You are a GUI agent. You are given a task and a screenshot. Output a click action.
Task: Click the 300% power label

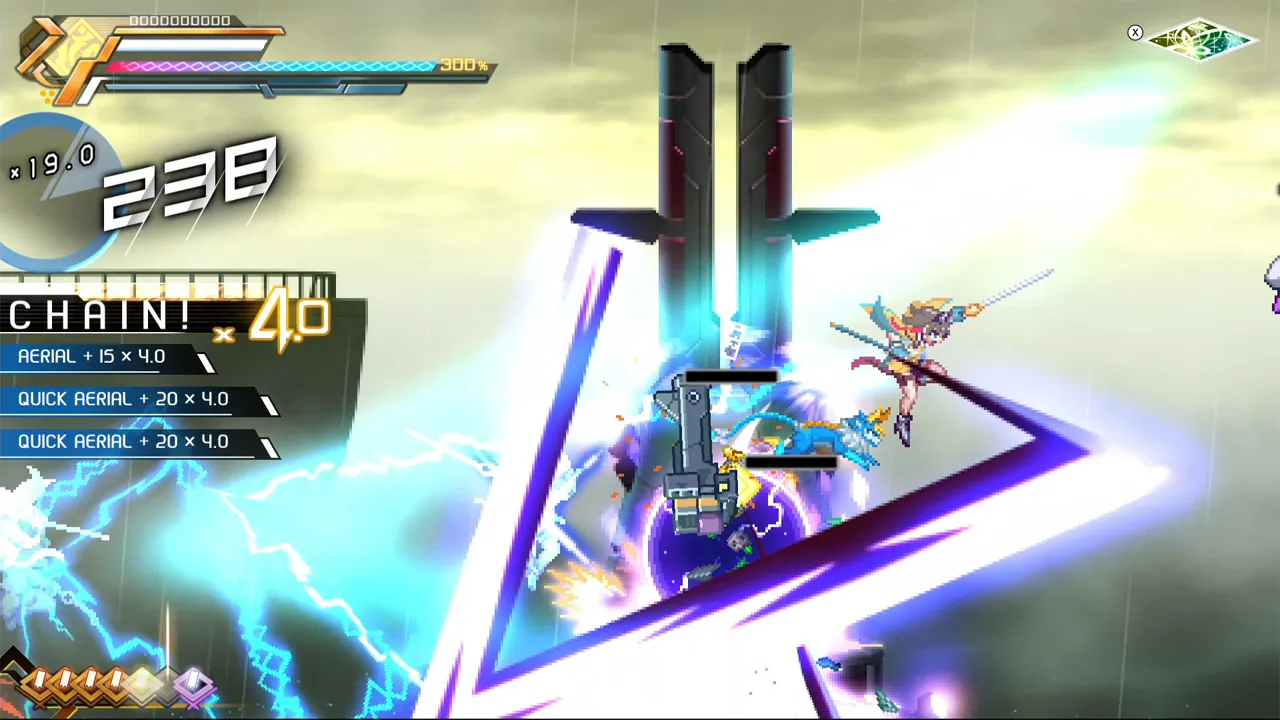coord(460,64)
